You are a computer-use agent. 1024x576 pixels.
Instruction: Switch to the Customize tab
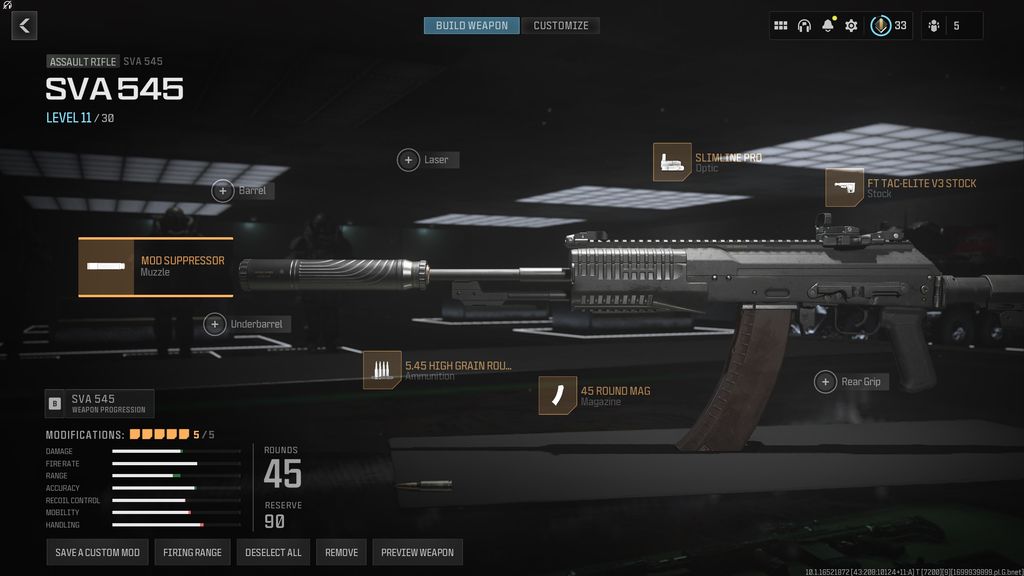point(560,25)
